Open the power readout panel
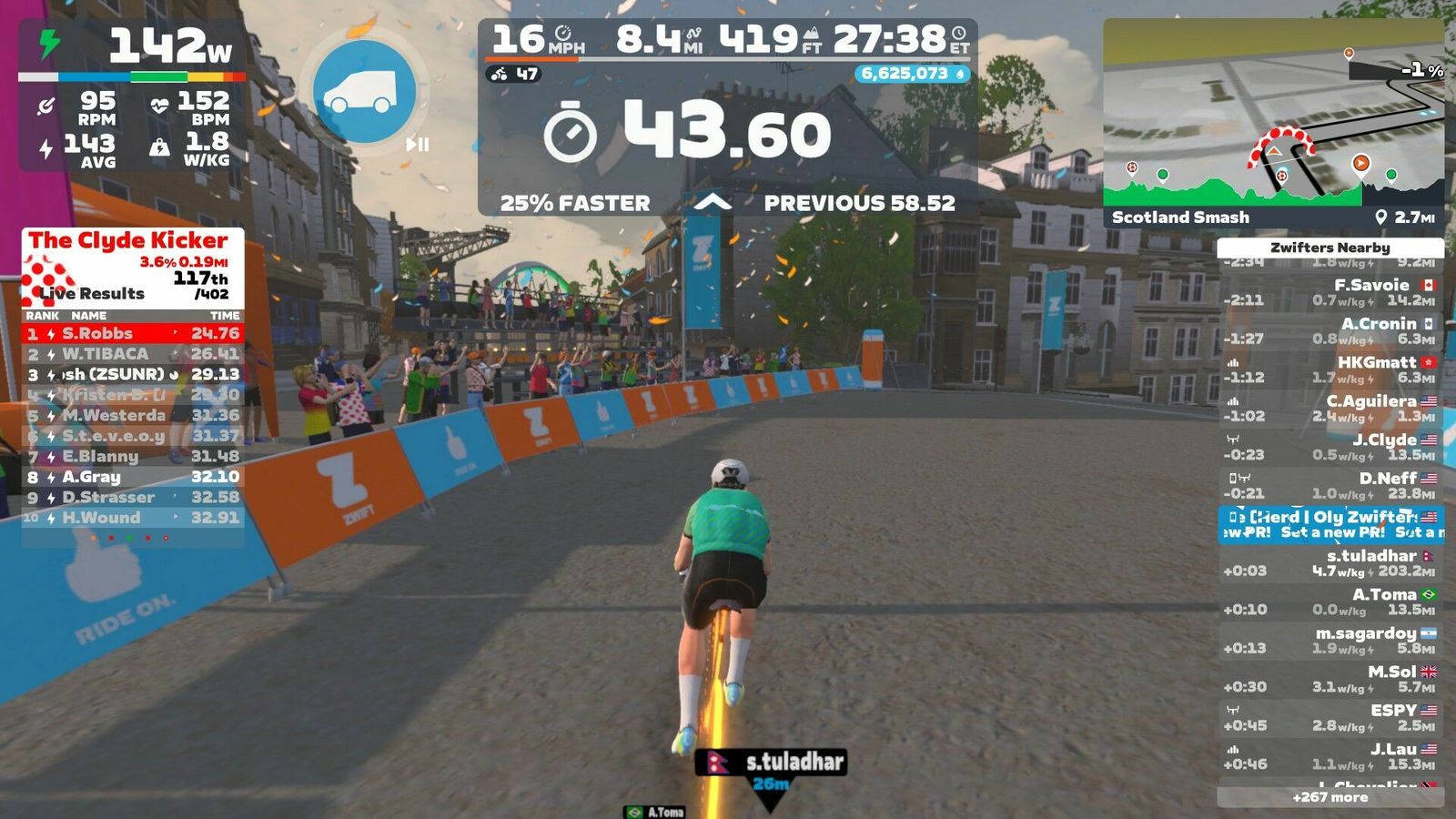The width and height of the screenshot is (1456, 819). coord(132,47)
